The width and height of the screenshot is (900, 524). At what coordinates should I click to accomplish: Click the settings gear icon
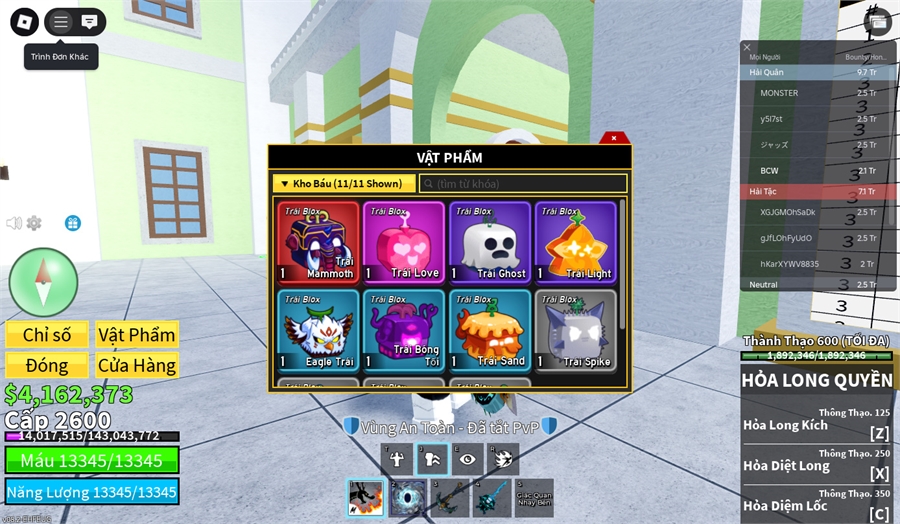click(x=34, y=223)
